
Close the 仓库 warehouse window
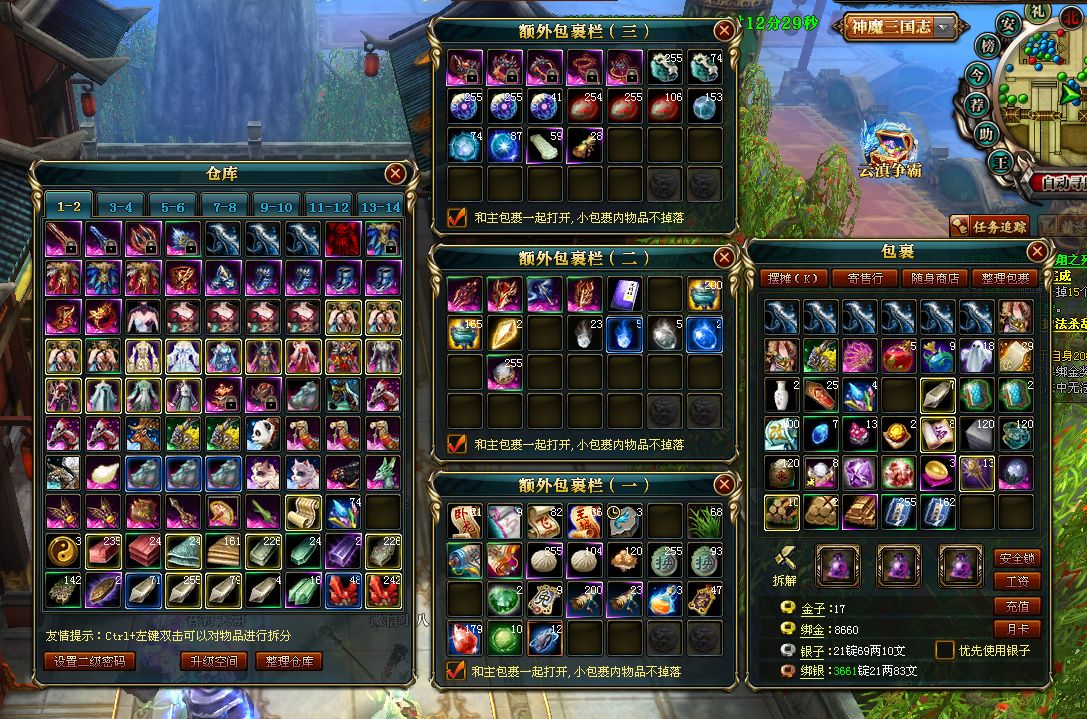tap(396, 173)
